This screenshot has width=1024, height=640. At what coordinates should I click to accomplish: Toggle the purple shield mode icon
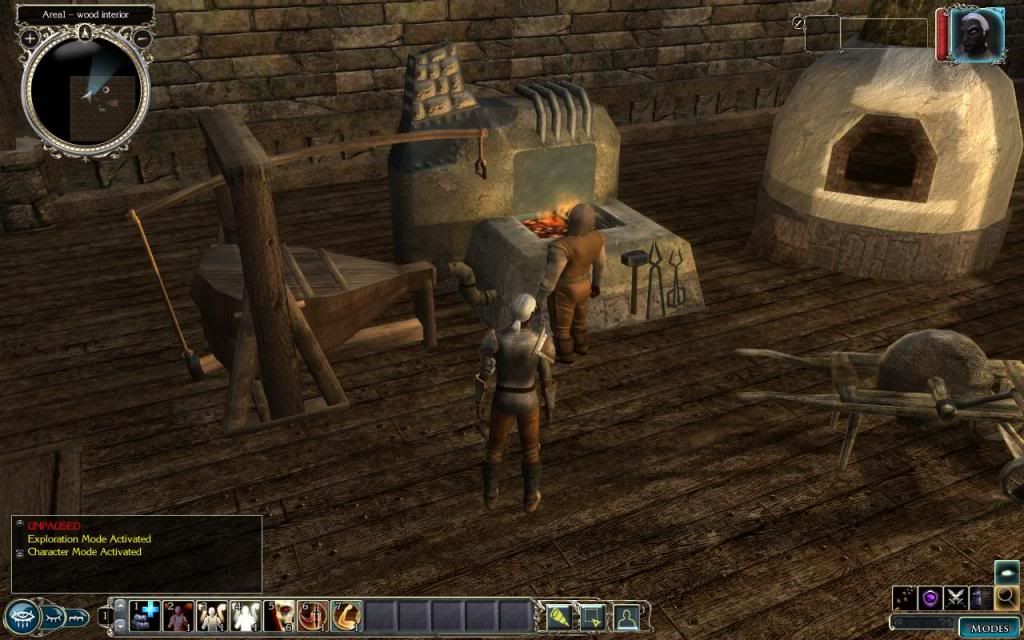(930, 599)
